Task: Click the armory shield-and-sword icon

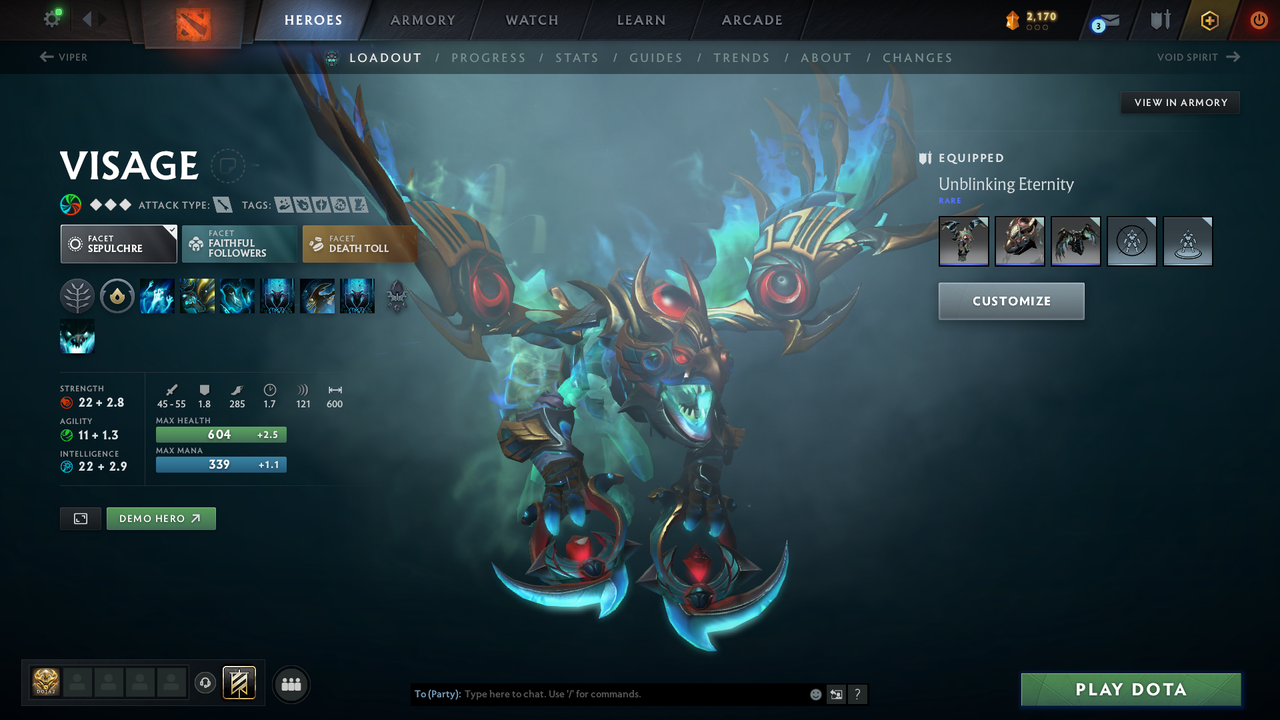Action: (x=1161, y=19)
